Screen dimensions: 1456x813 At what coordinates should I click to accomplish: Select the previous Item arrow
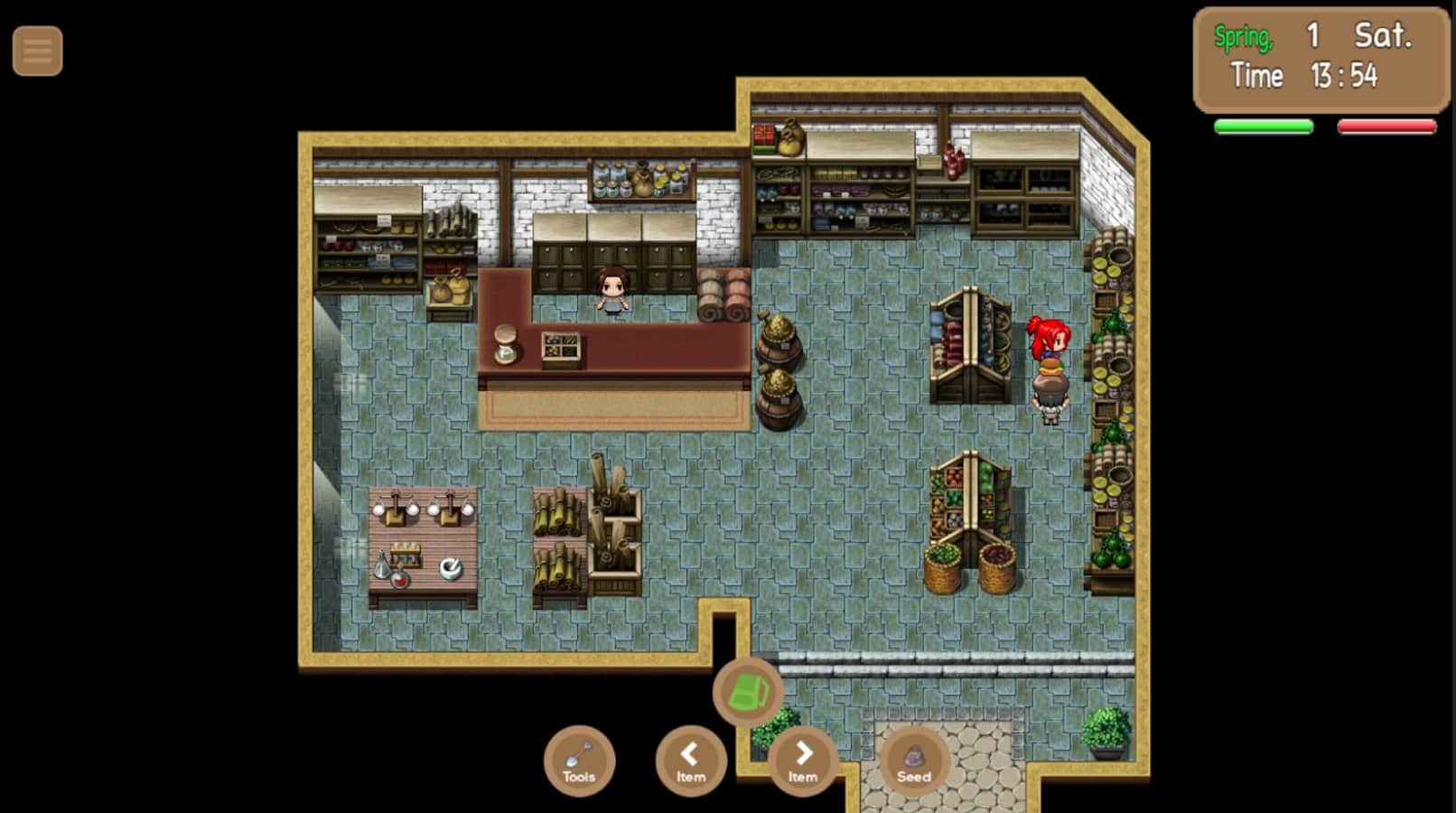(691, 762)
